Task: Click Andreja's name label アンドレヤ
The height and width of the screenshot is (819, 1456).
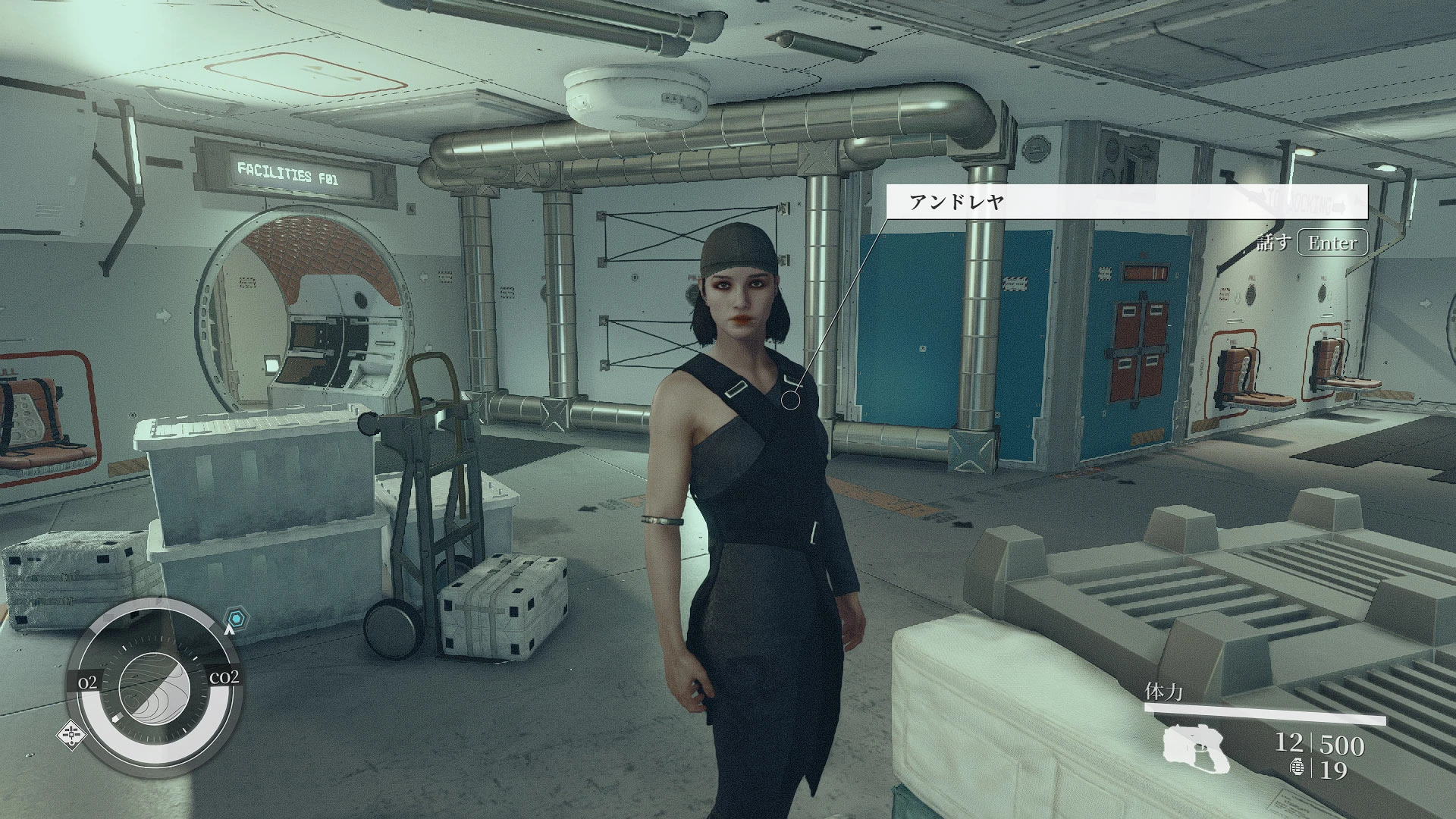Action: 957,201
